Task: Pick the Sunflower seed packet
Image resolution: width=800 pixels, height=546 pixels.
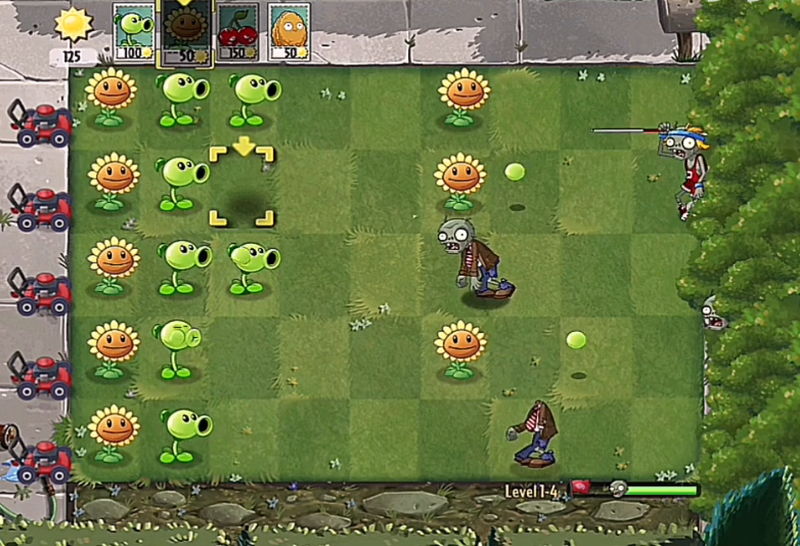Action: coord(185,32)
